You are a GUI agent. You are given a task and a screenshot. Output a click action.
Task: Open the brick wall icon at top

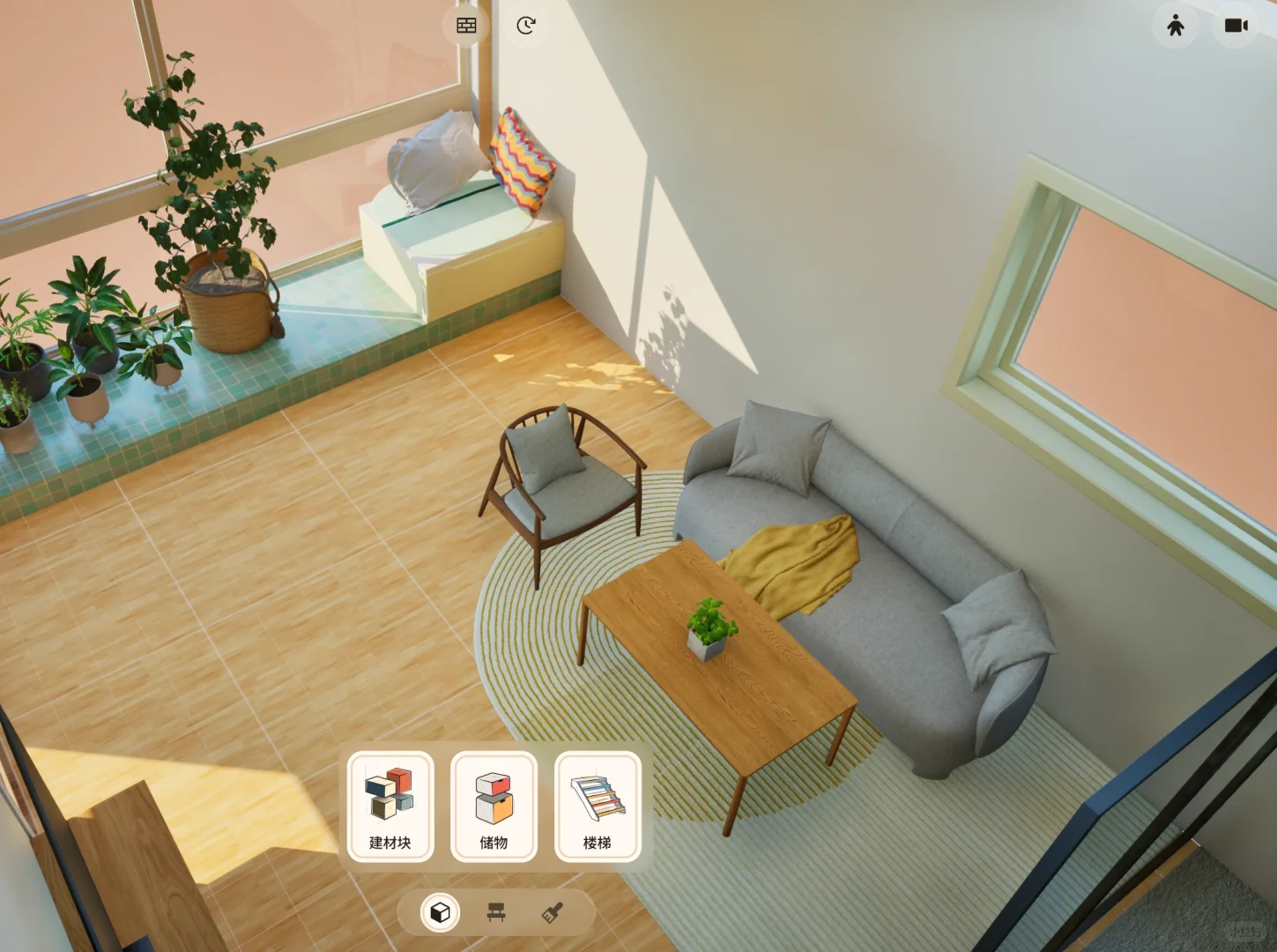point(466,26)
